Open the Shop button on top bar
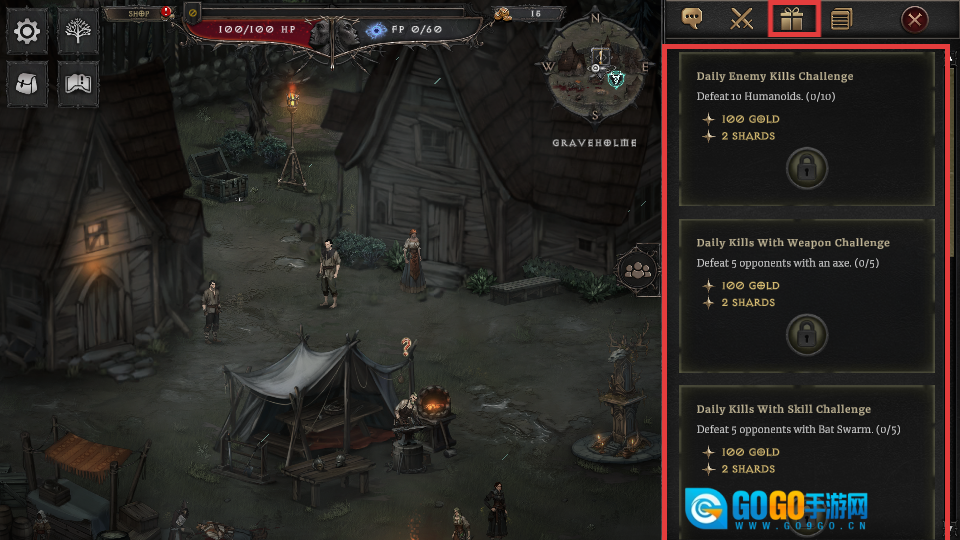960x540 pixels. point(139,14)
